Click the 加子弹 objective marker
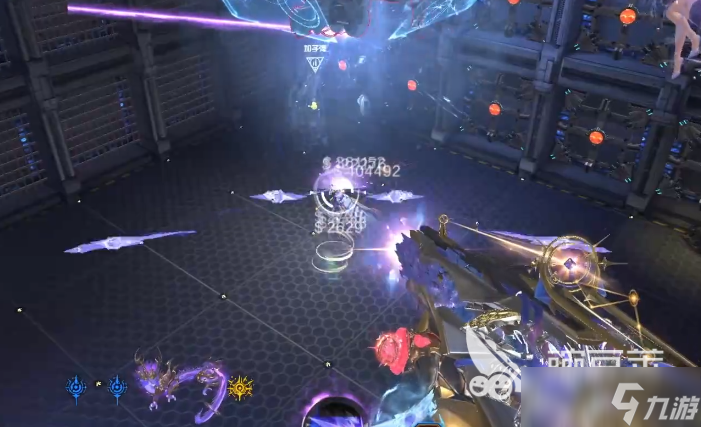 pos(316,61)
